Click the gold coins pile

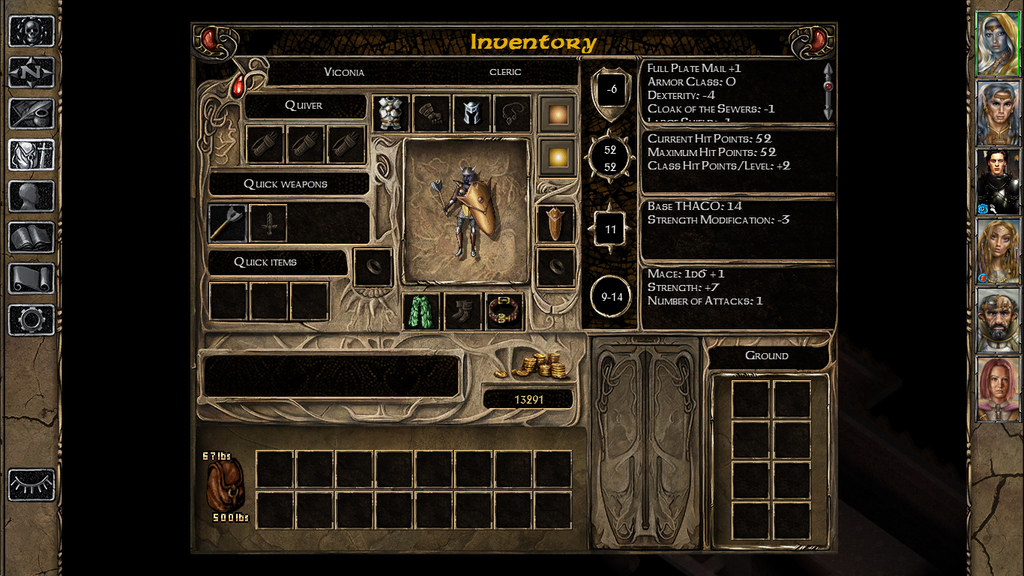click(x=539, y=364)
